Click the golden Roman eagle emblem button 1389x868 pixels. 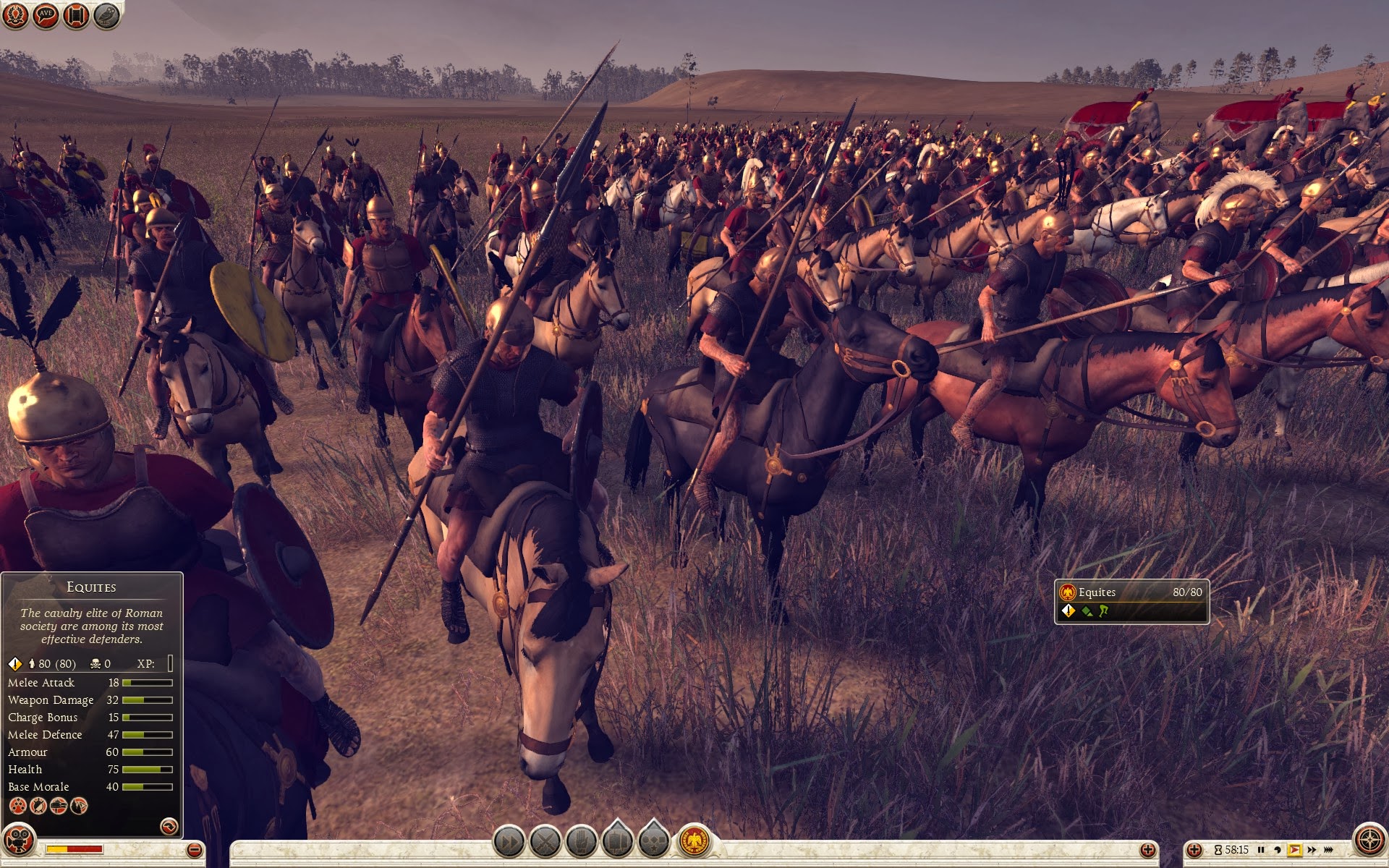tap(694, 841)
